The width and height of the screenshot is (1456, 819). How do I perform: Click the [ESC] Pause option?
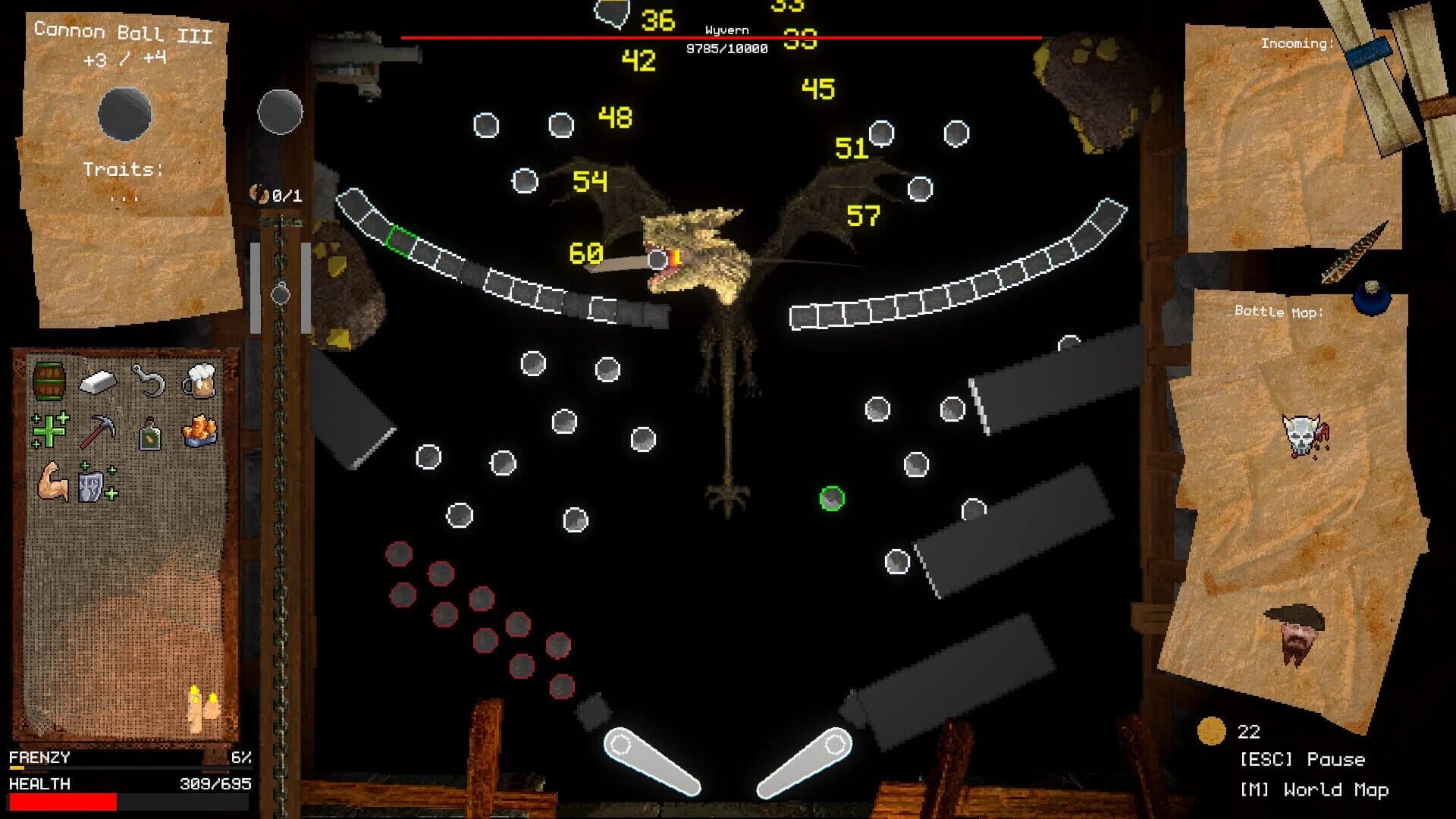click(x=1303, y=759)
